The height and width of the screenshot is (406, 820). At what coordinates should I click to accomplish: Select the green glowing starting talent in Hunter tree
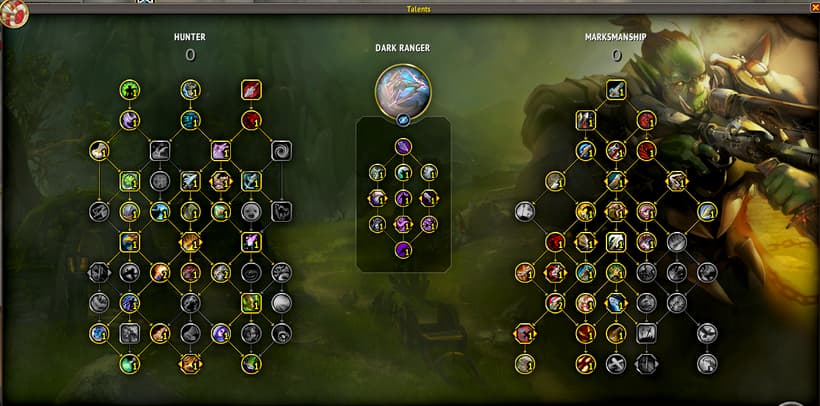(x=129, y=90)
